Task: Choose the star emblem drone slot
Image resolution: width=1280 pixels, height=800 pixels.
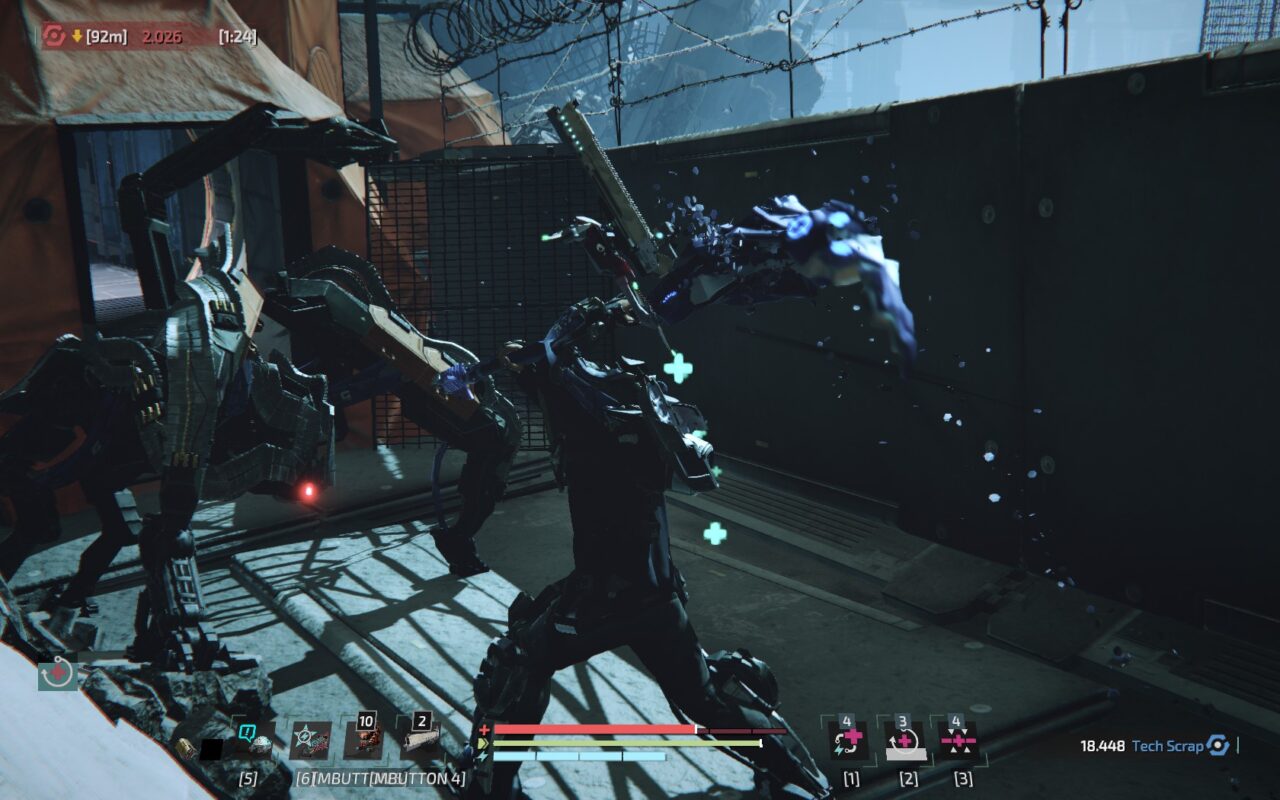Action: (309, 741)
